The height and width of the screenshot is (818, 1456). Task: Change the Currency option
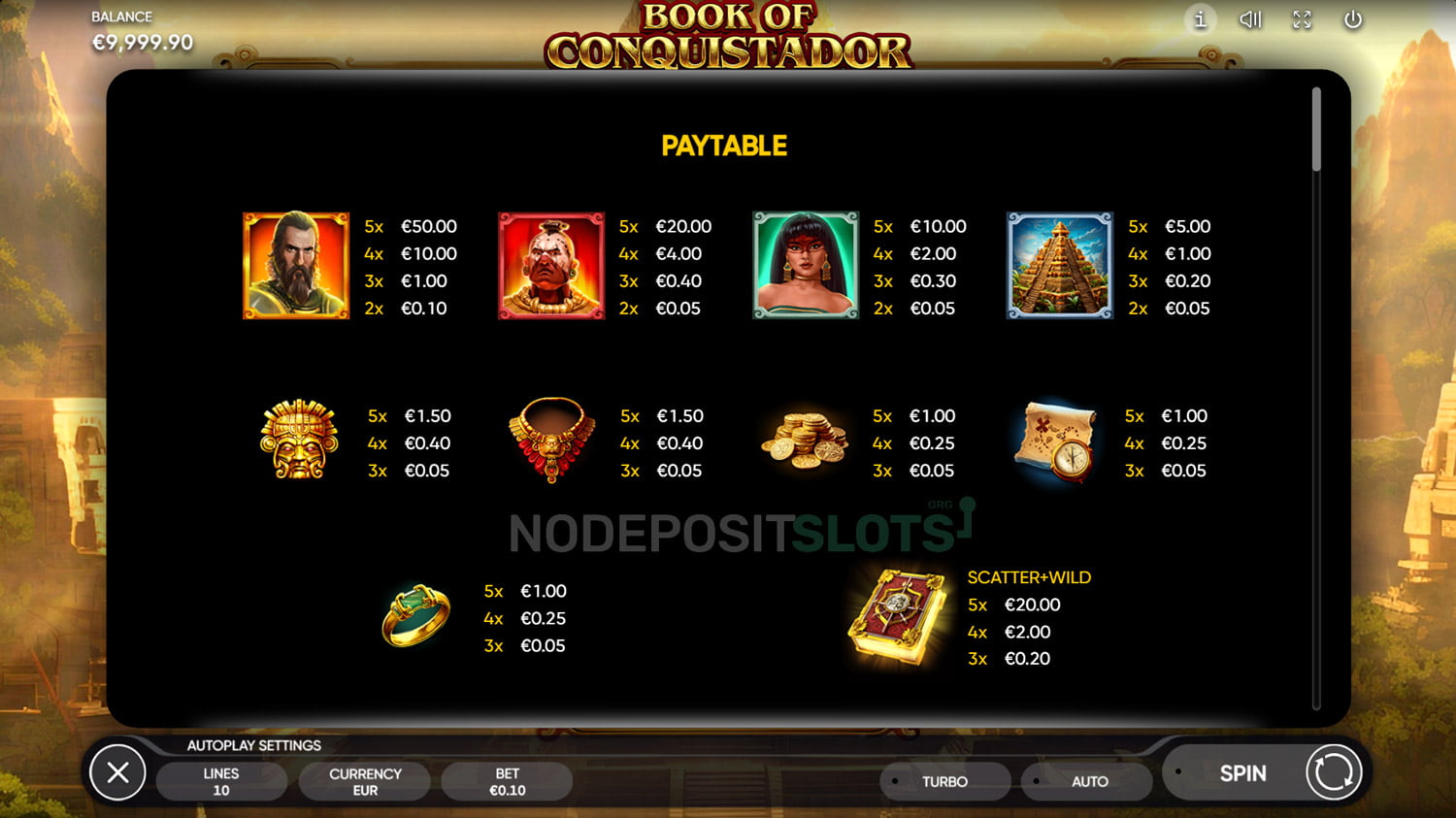pos(365,781)
